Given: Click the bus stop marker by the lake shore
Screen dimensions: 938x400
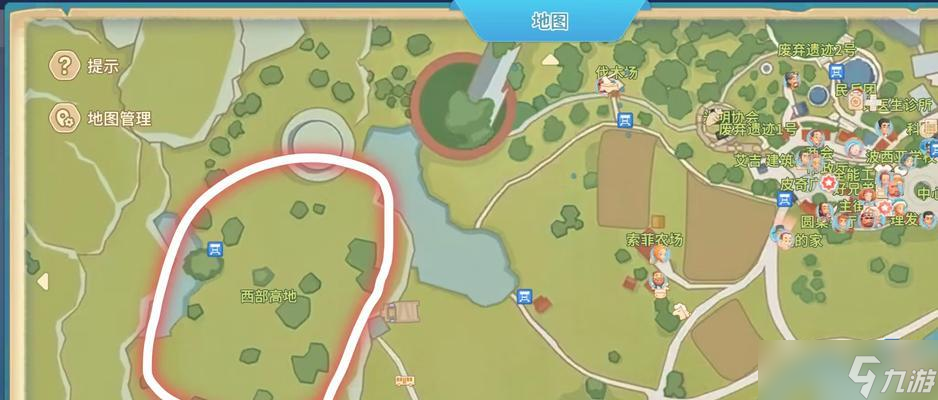Looking at the screenshot, I should point(524,296).
